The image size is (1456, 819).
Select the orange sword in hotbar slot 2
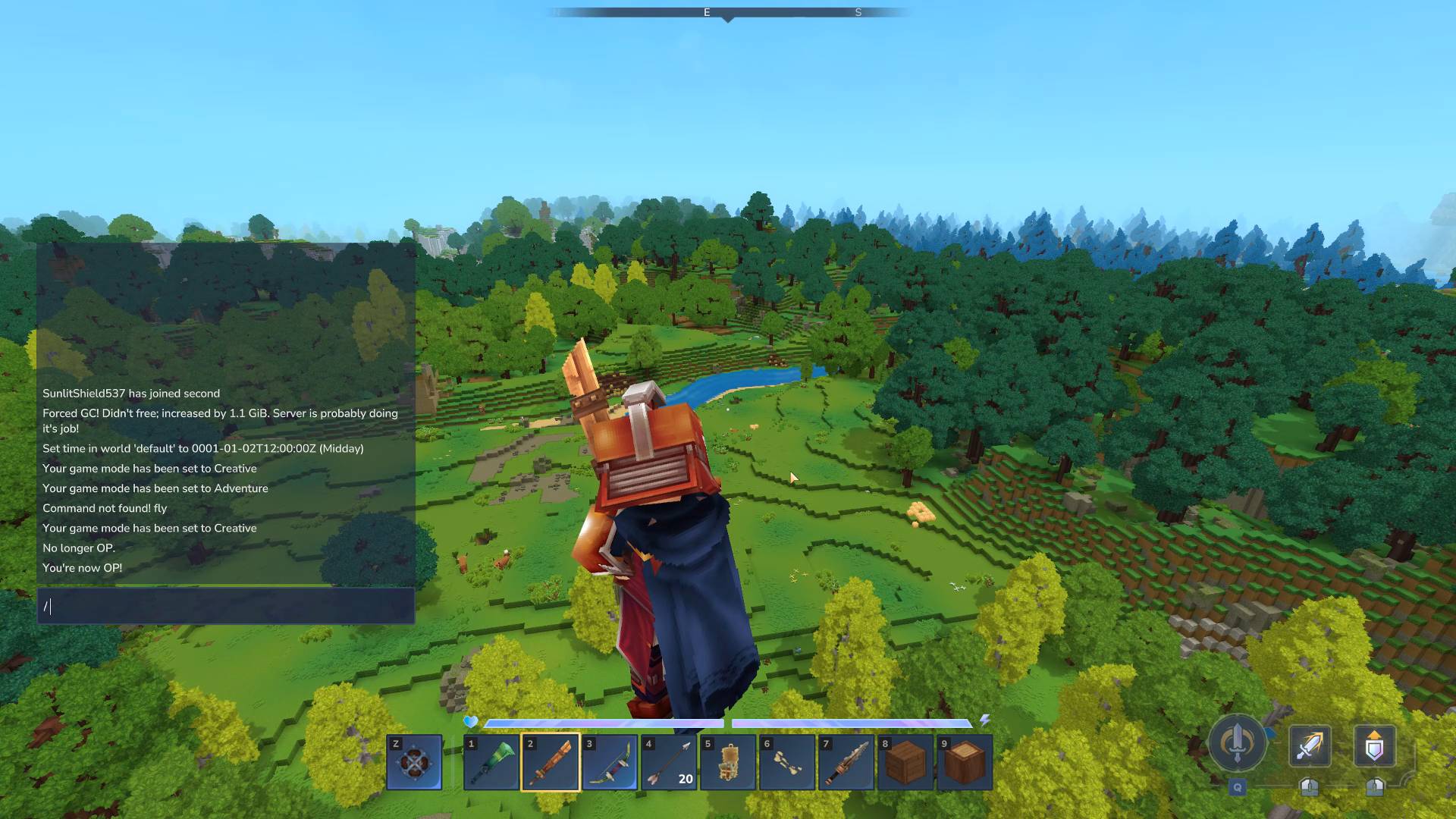click(551, 762)
